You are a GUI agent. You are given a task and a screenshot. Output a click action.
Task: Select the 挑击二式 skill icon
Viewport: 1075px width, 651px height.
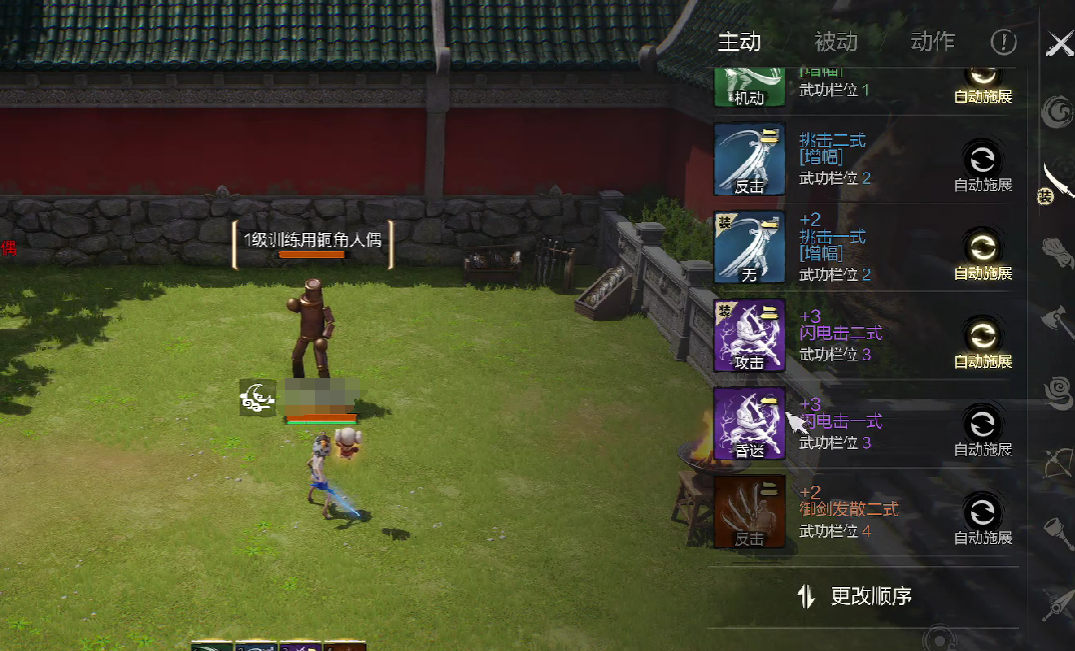tap(749, 159)
